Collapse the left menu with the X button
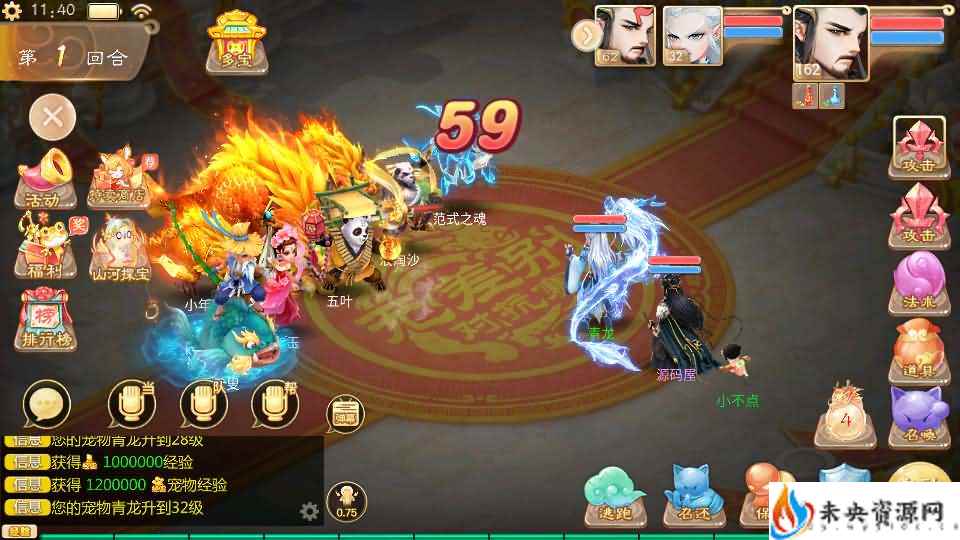Screen dimensions: 960x540 click(x=53, y=119)
